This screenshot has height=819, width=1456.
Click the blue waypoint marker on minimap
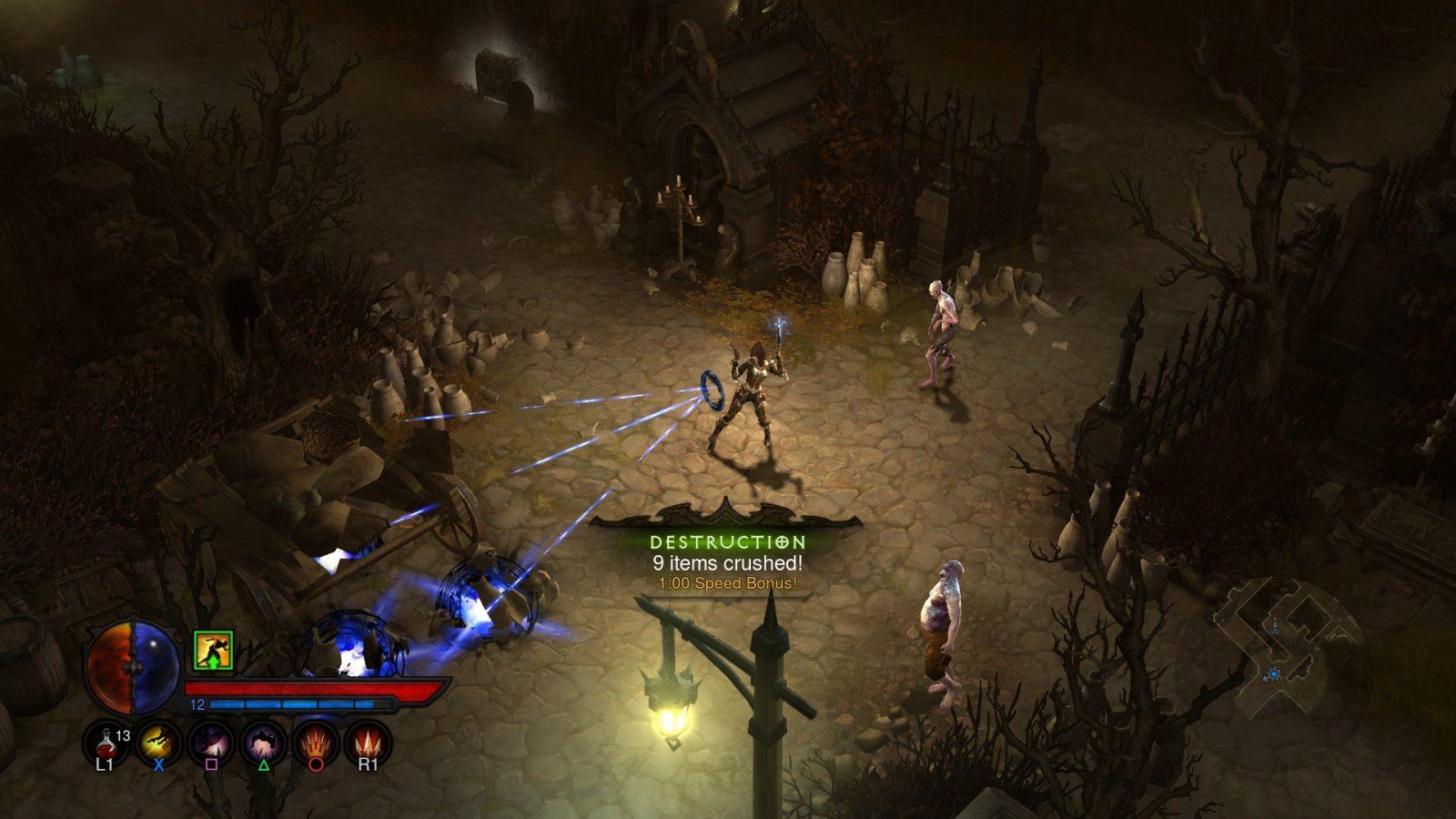tap(1273, 673)
